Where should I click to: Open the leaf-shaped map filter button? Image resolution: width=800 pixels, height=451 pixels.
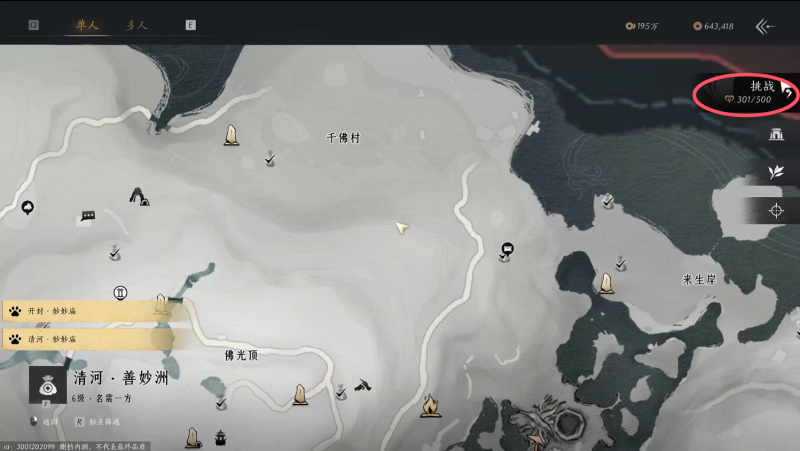[775, 172]
